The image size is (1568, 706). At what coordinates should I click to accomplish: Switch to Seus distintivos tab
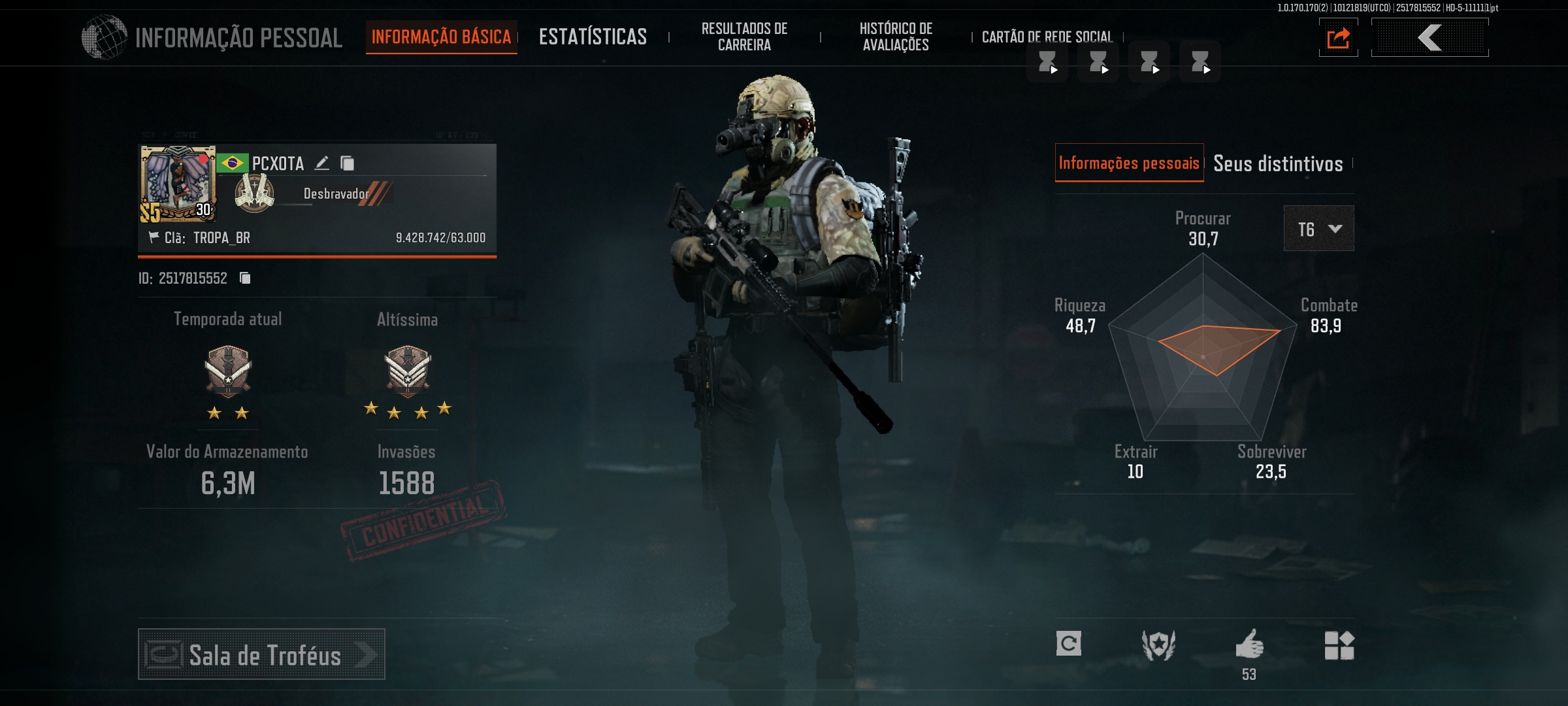tap(1278, 163)
